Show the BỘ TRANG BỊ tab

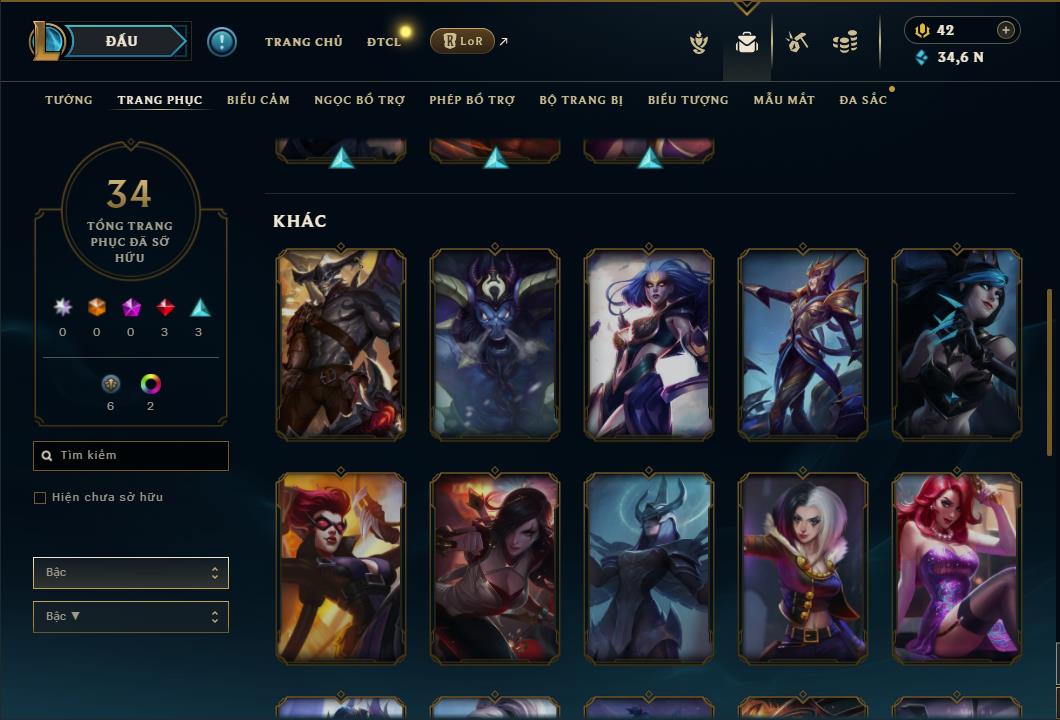click(581, 100)
